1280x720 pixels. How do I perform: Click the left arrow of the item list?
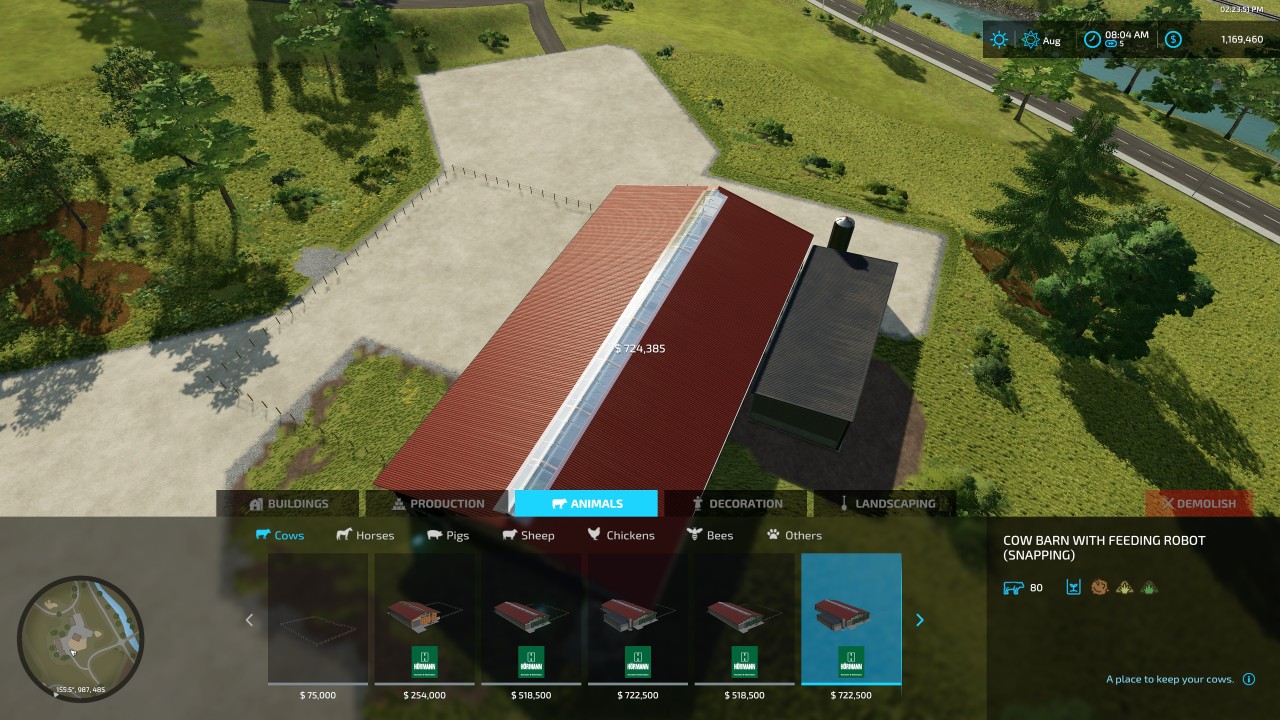click(x=250, y=620)
